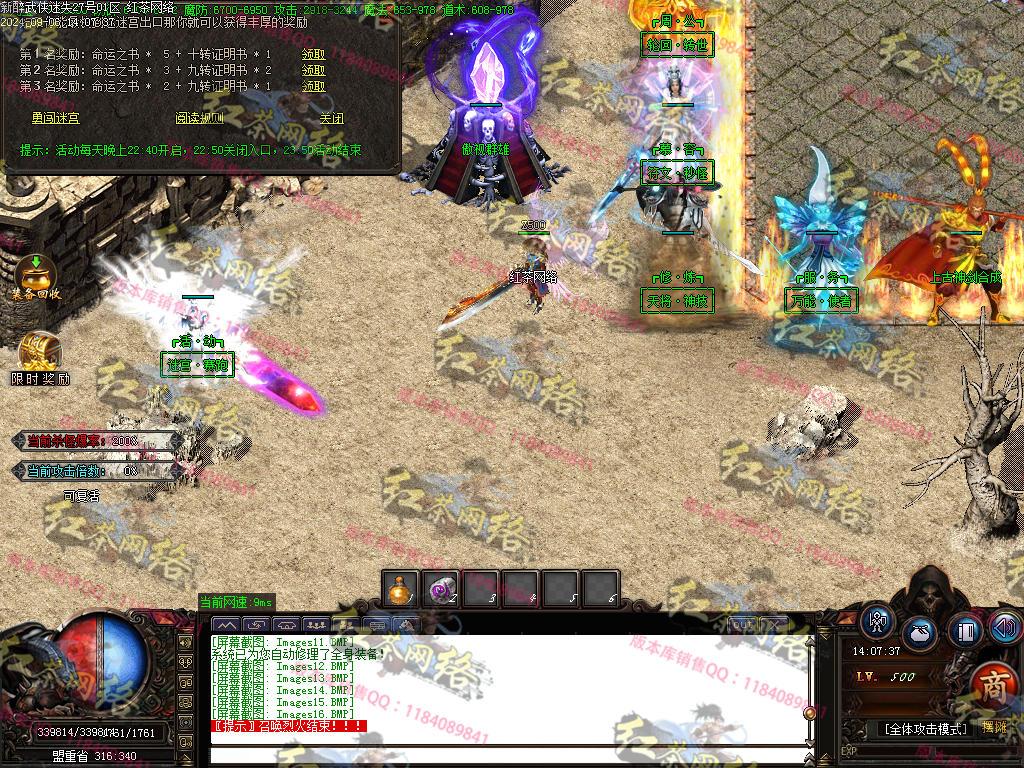This screenshot has width=1024, height=768.
Task: Switch the 全体攻击模式 attack mode
Action: click(925, 729)
